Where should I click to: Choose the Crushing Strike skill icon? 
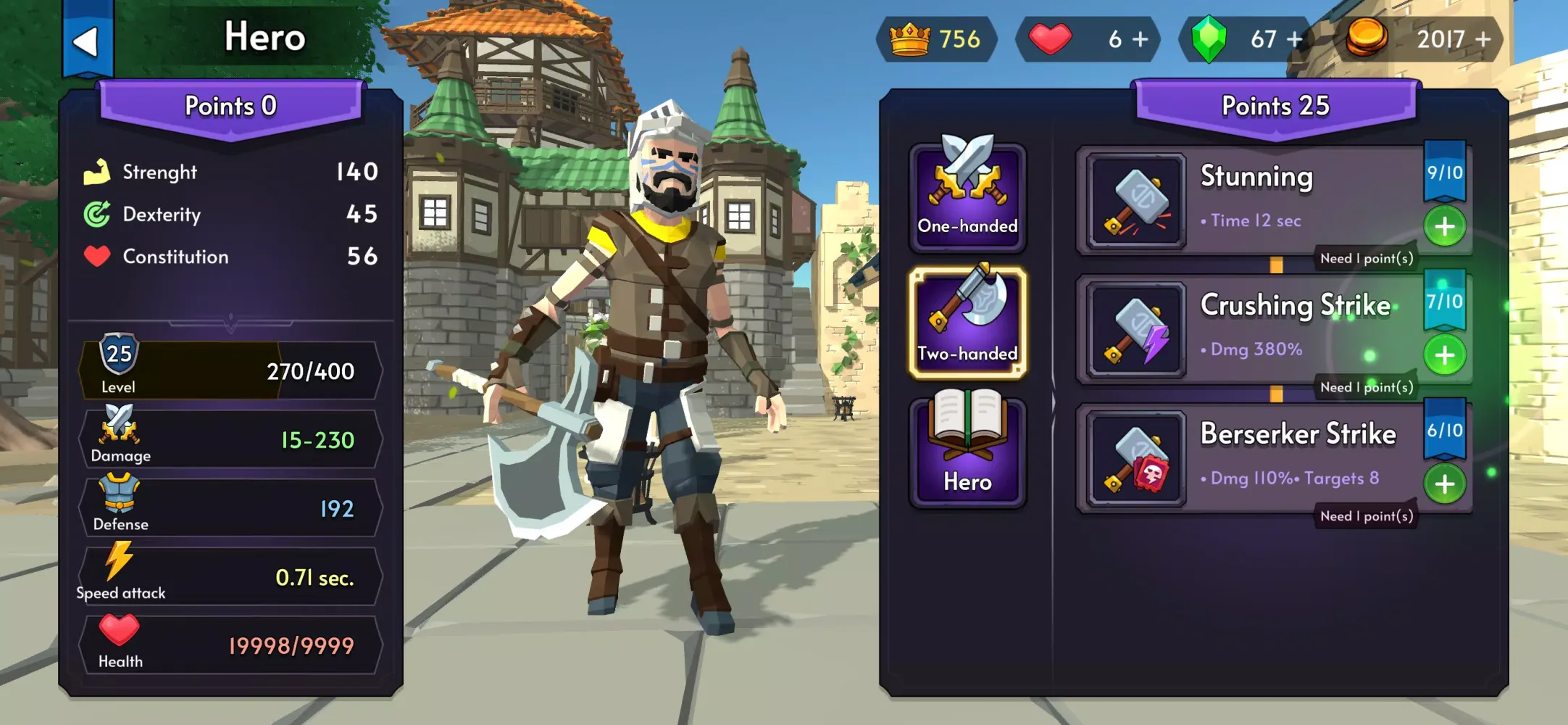click(1136, 330)
